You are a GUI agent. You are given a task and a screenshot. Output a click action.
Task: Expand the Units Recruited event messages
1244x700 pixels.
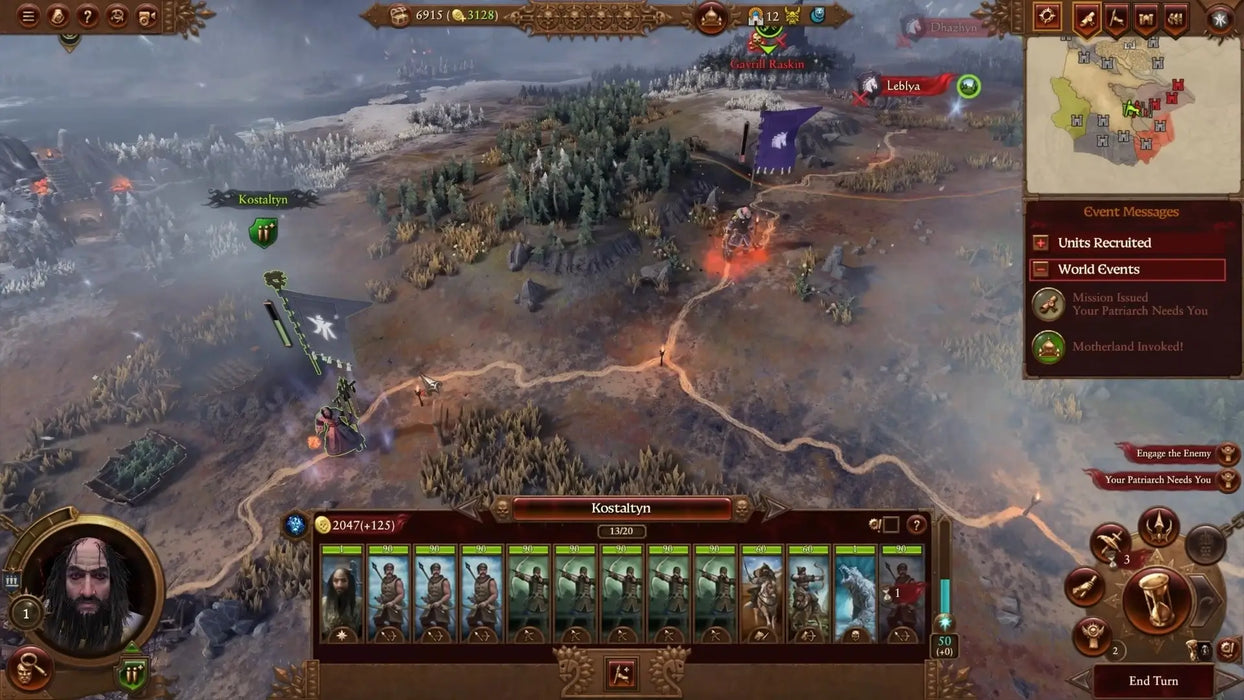tap(1041, 243)
